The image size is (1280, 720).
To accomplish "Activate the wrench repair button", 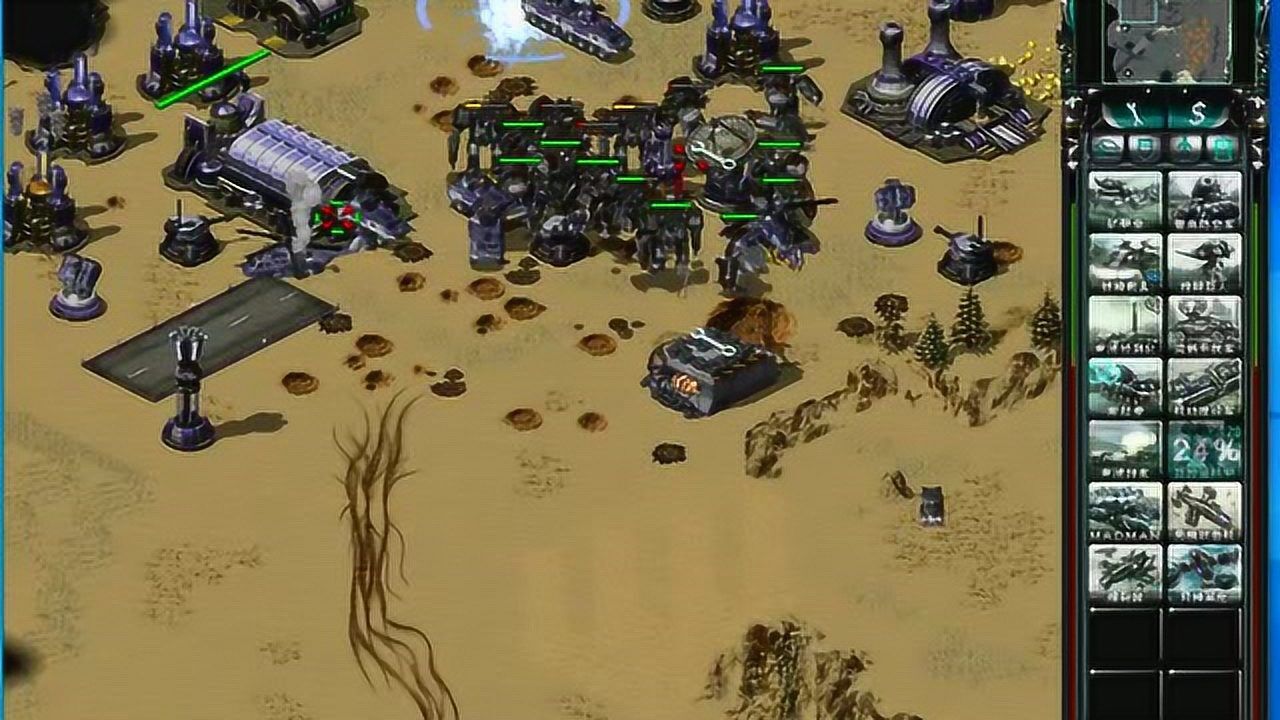I will pyautogui.click(x=1133, y=111).
